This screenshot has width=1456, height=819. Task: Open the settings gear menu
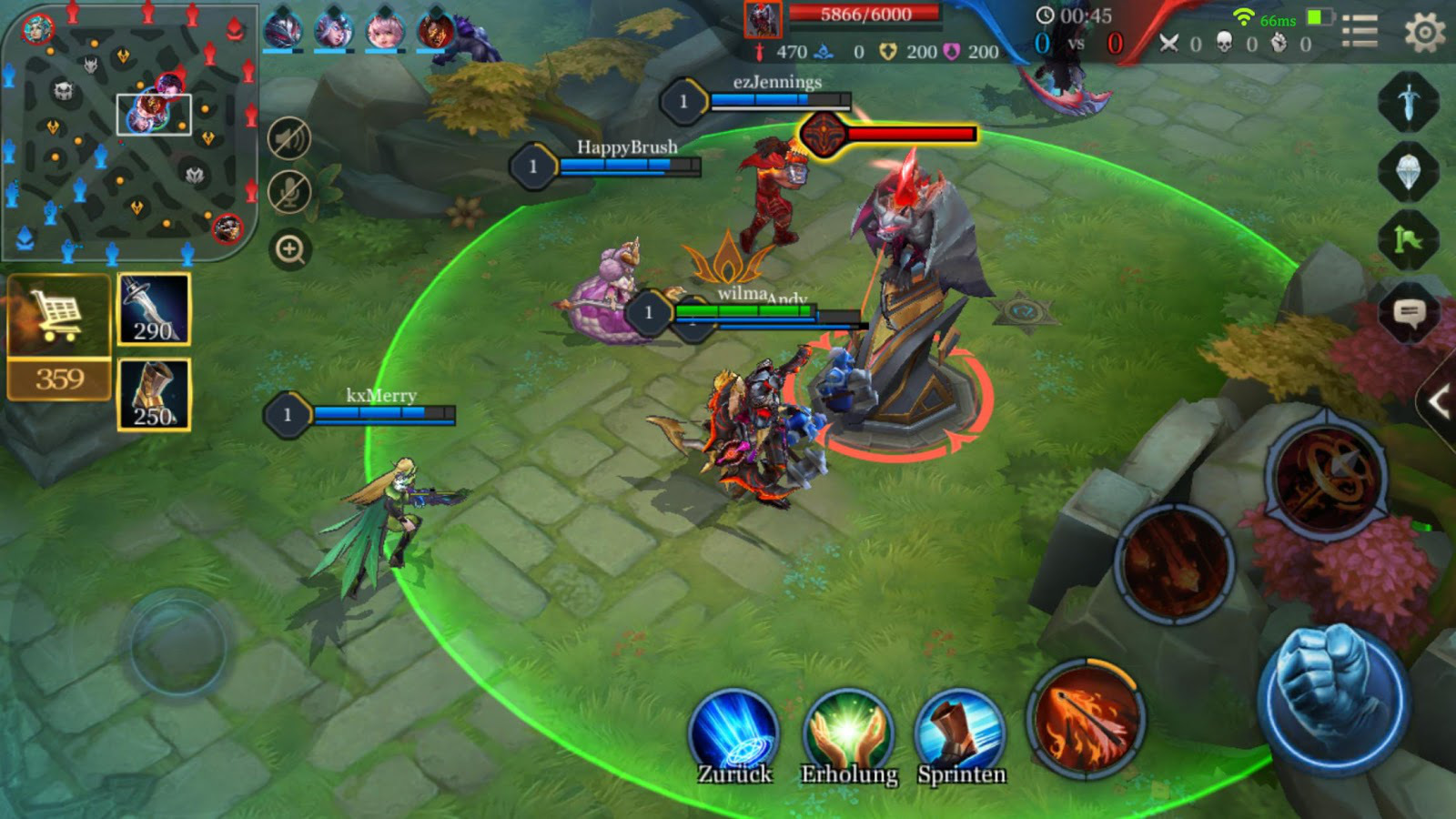pyautogui.click(x=1424, y=33)
